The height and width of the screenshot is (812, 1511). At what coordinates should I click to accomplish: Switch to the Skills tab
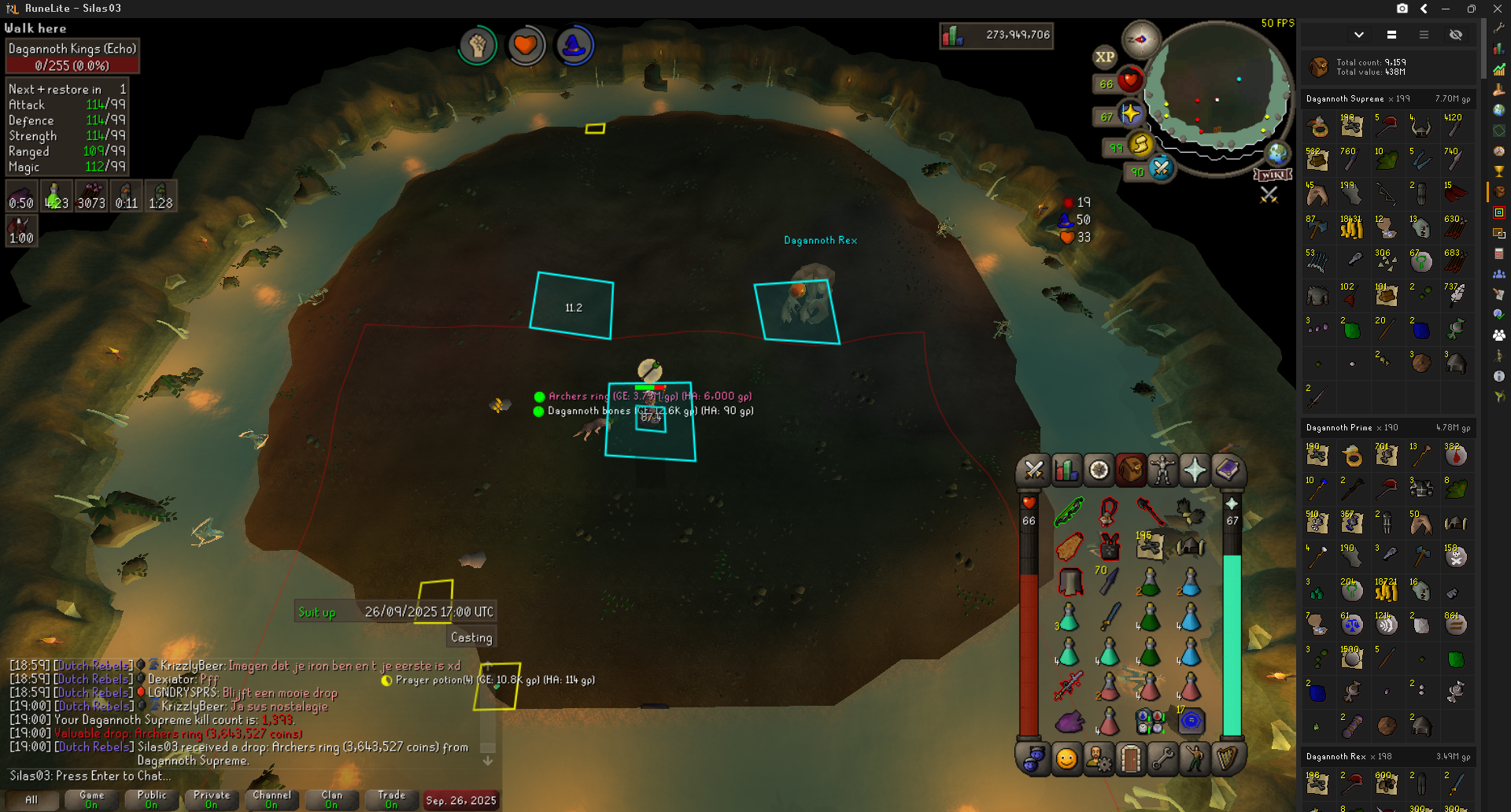(1066, 471)
